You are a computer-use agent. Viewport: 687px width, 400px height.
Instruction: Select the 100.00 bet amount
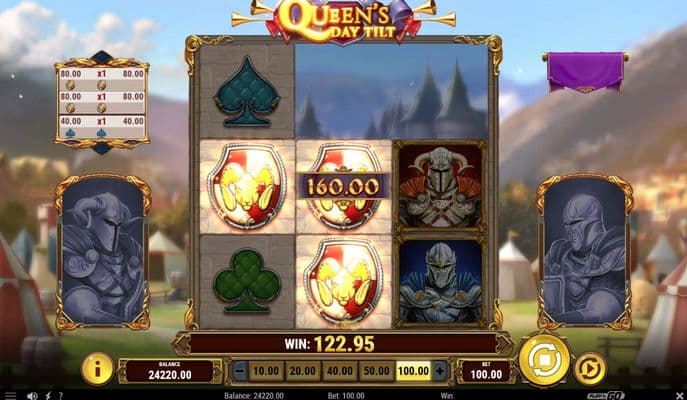click(x=412, y=371)
